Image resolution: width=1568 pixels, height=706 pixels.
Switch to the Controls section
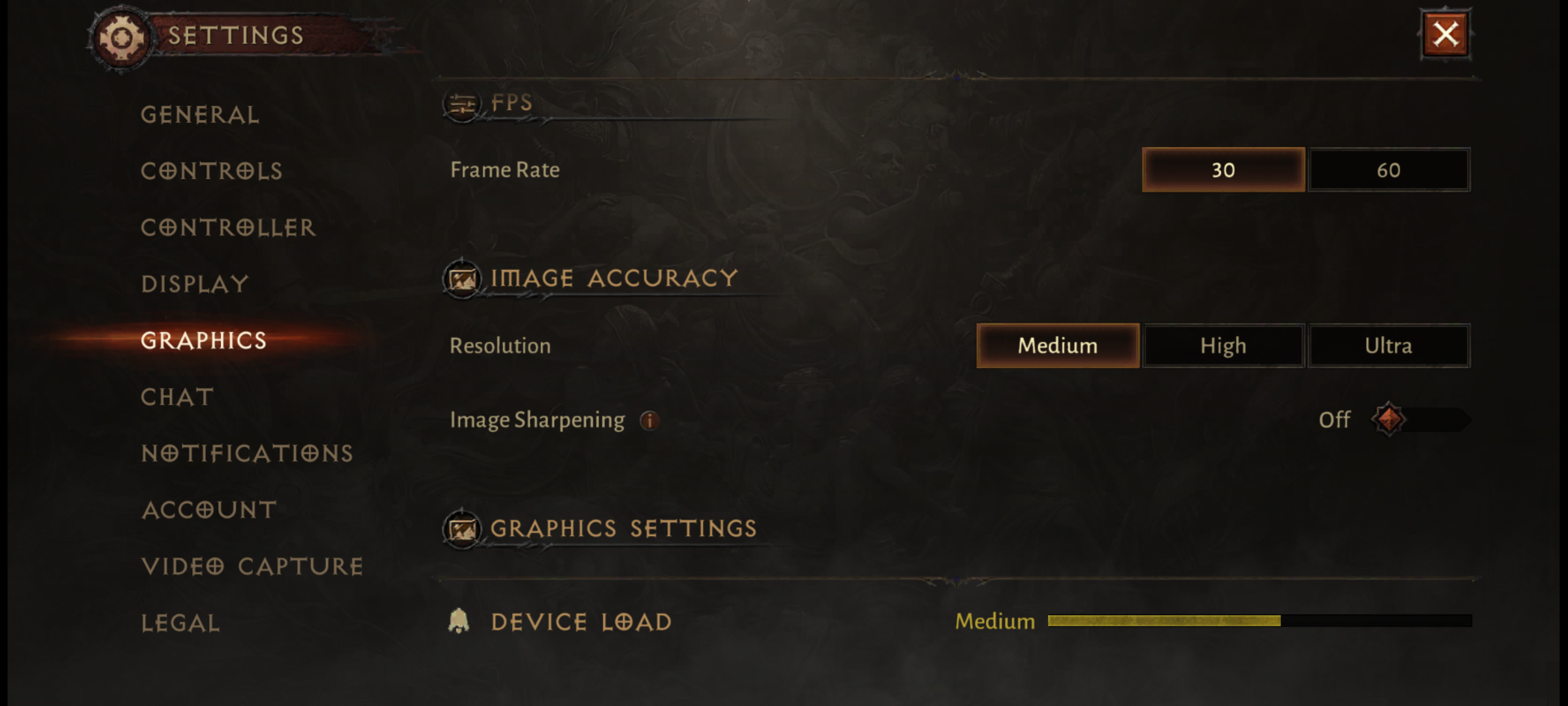pos(212,171)
